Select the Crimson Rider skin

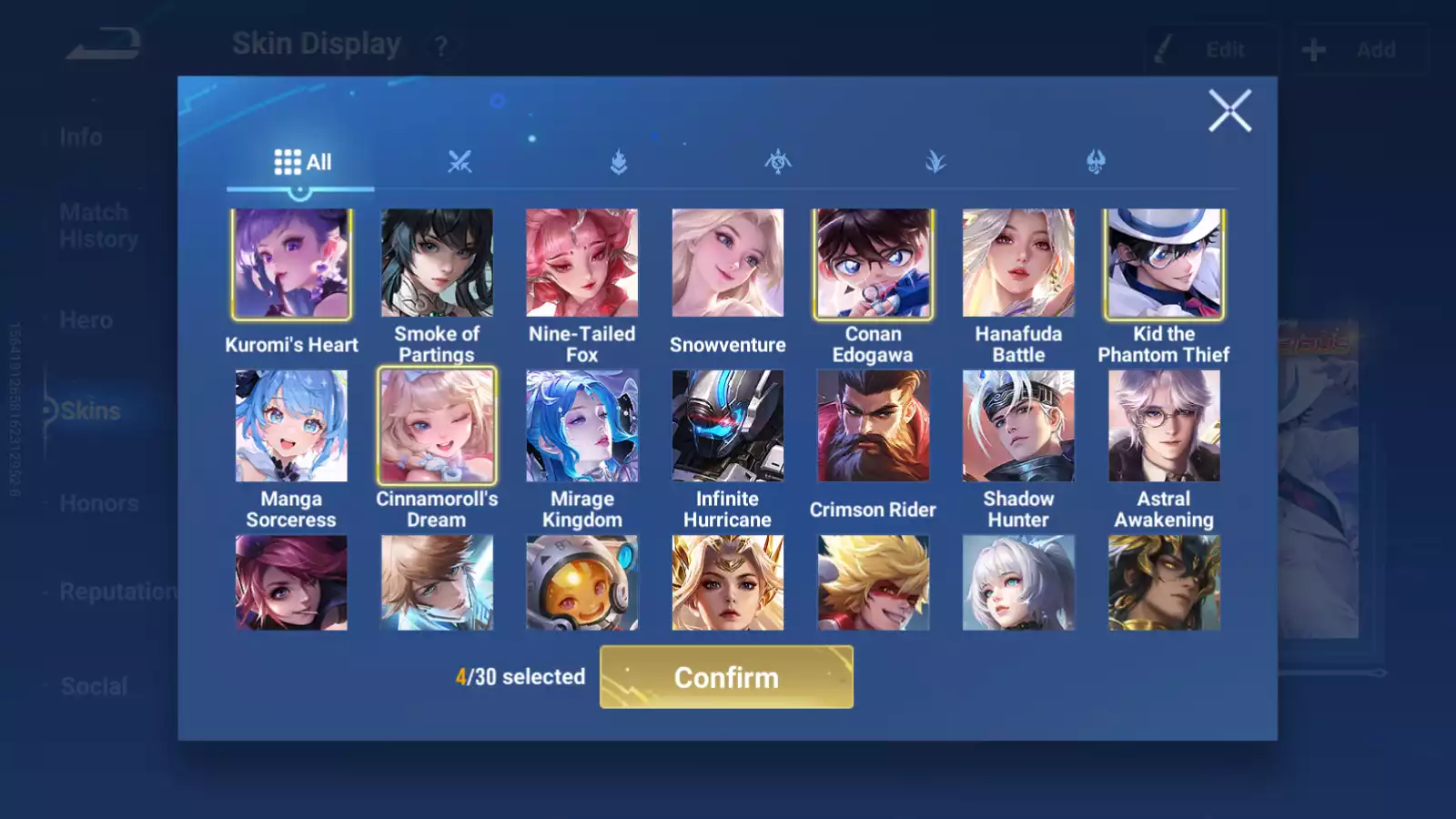874,426
